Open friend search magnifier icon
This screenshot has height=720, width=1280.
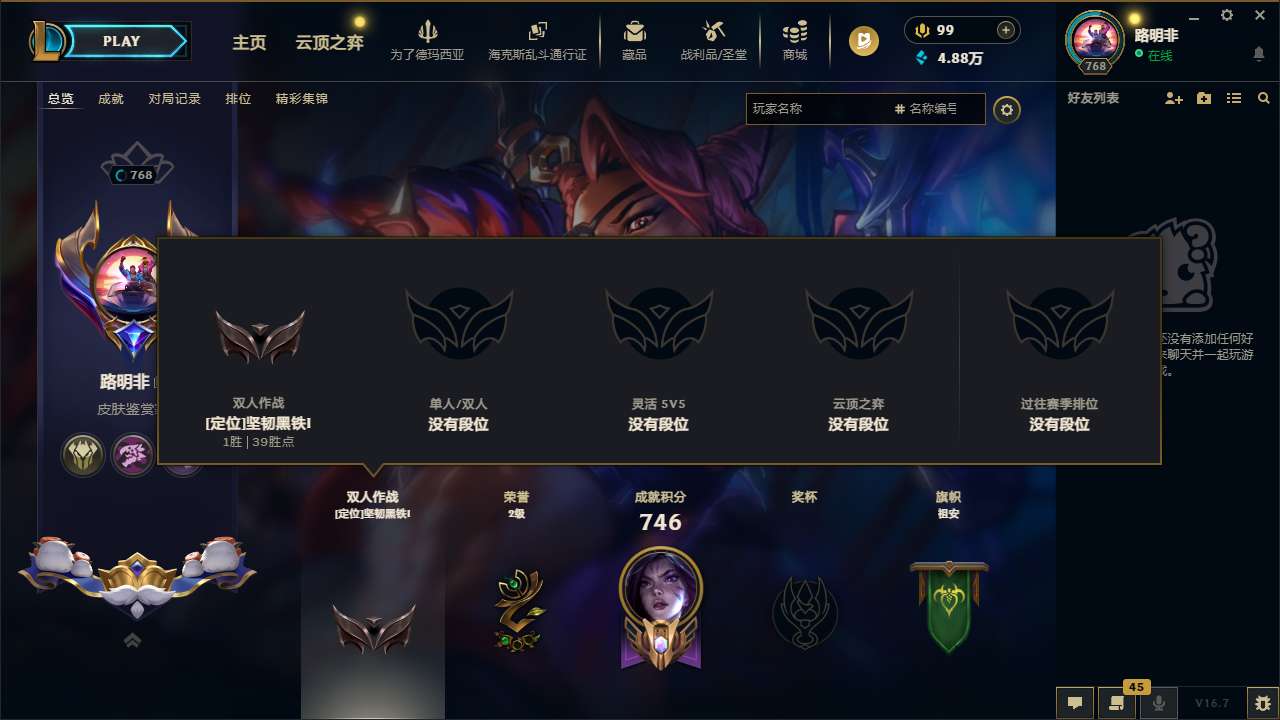click(x=1264, y=98)
